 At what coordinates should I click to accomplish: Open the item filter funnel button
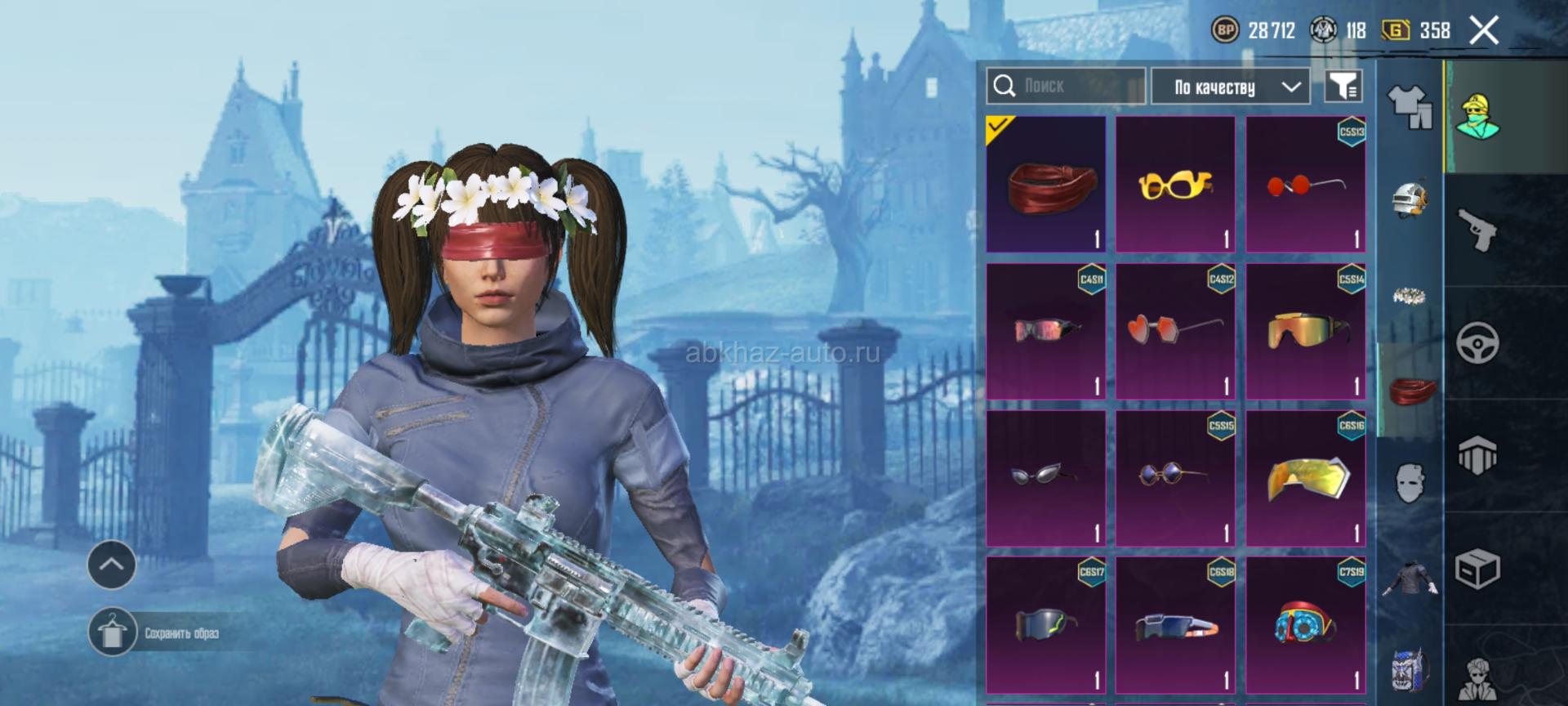click(1343, 86)
